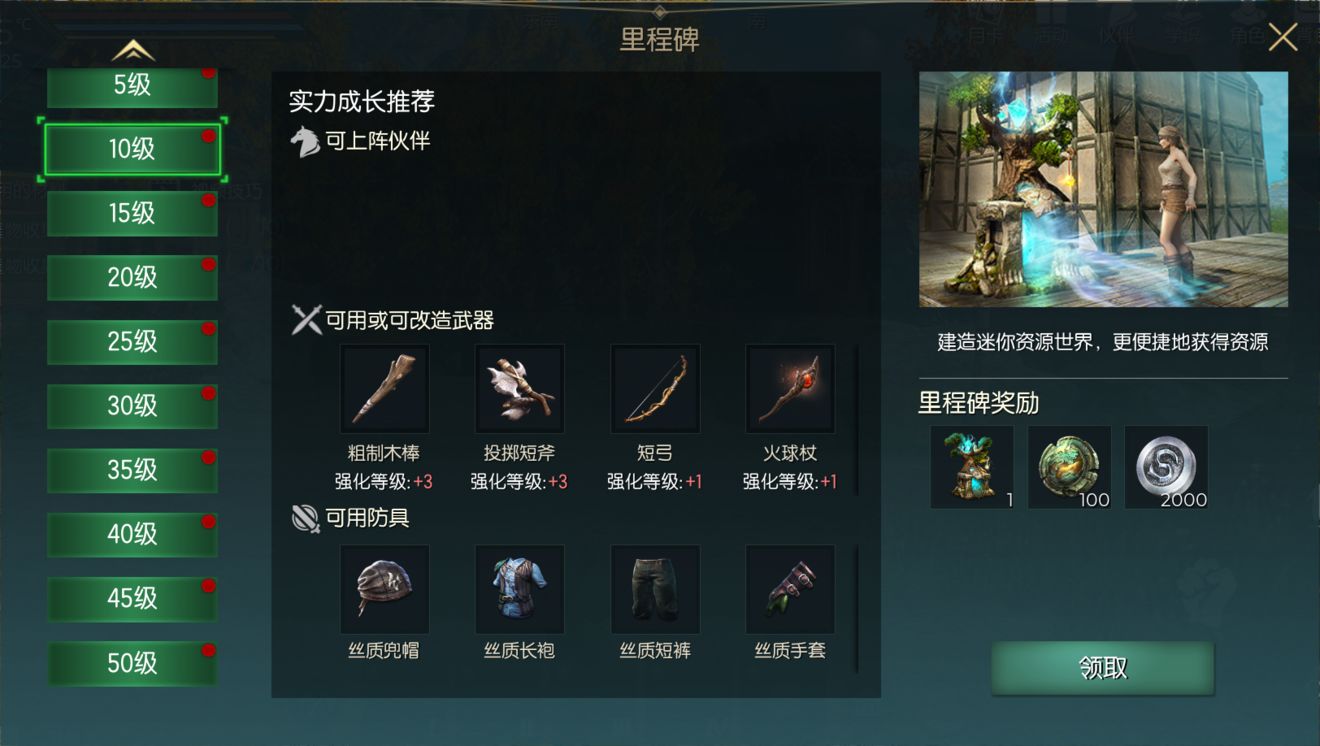Select the 丝质长袍 robe icon
Screen dimensions: 1320x746
520,589
